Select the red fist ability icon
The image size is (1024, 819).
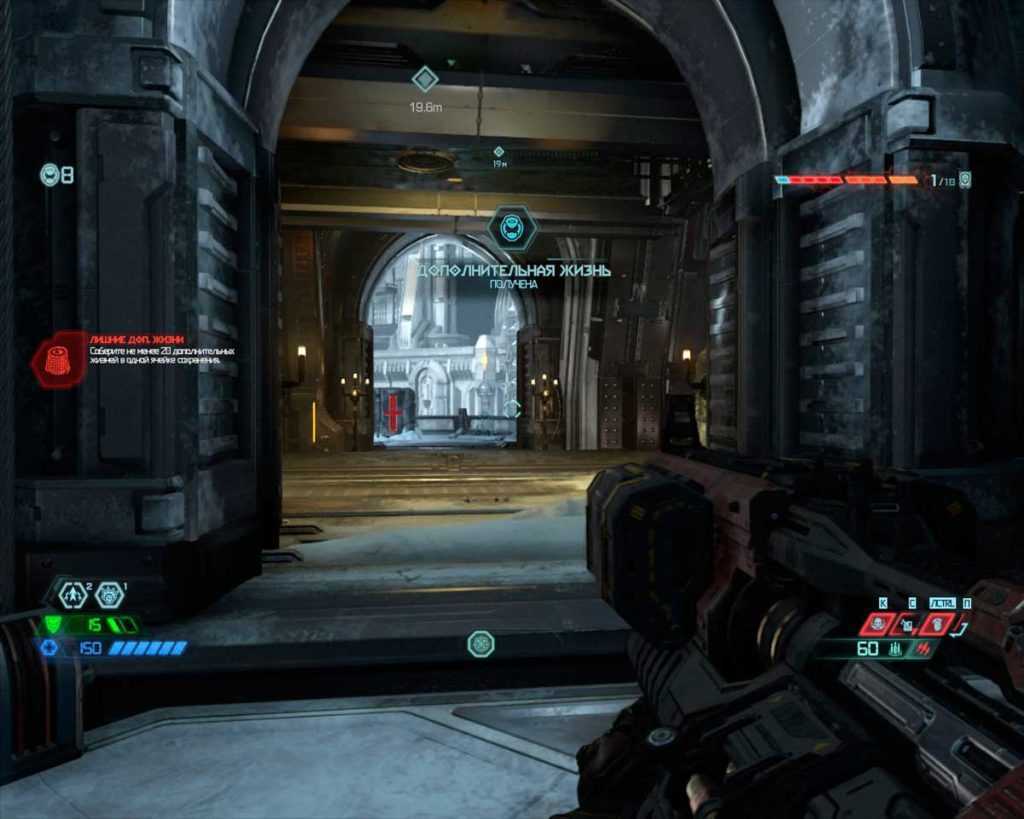(937, 624)
